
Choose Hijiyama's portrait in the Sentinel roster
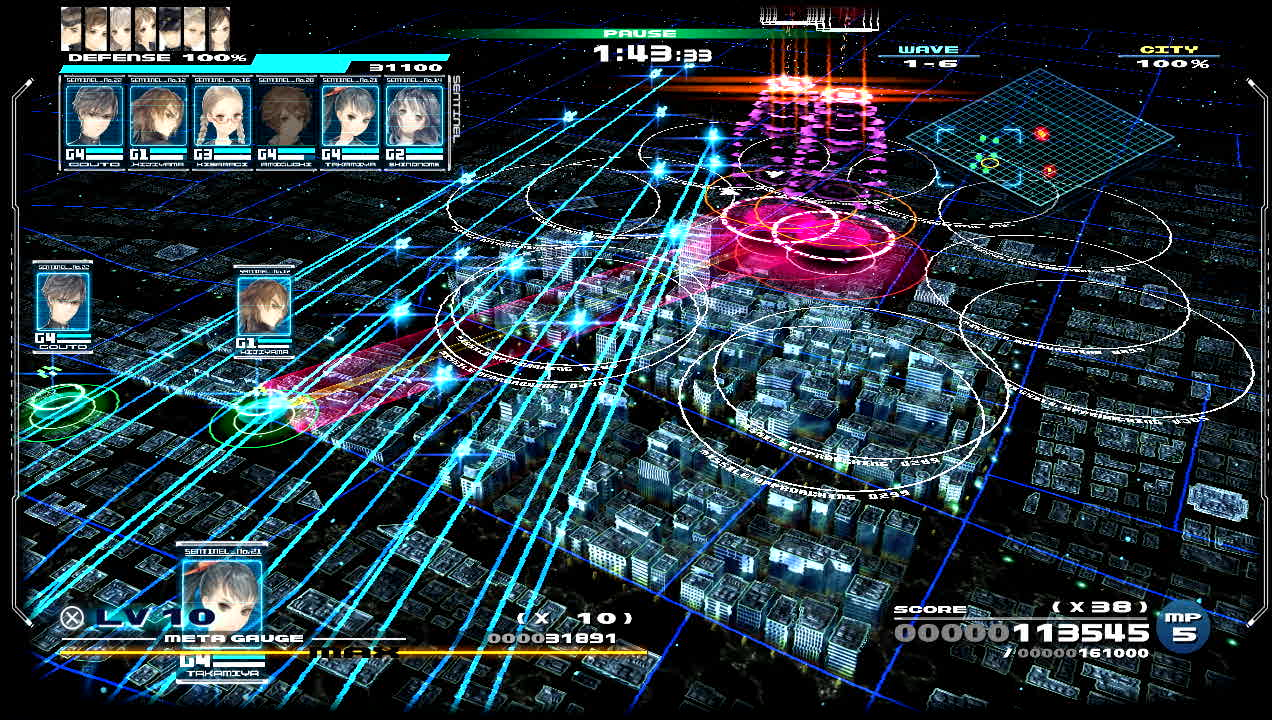click(x=159, y=116)
